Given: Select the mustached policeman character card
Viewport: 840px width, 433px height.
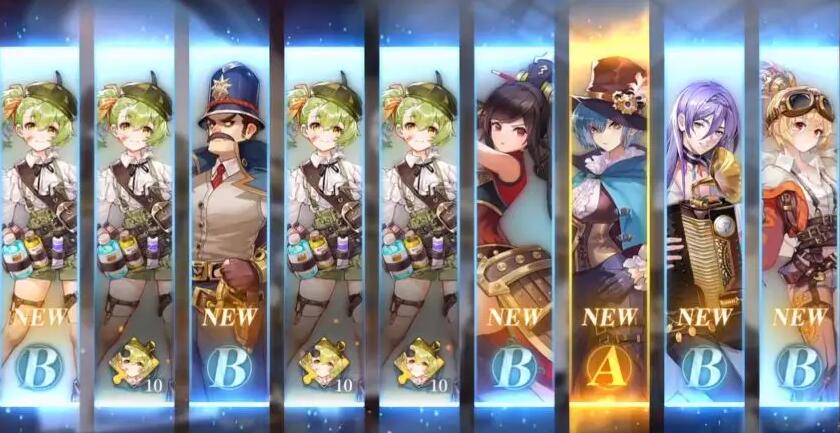Looking at the screenshot, I should (x=229, y=220).
